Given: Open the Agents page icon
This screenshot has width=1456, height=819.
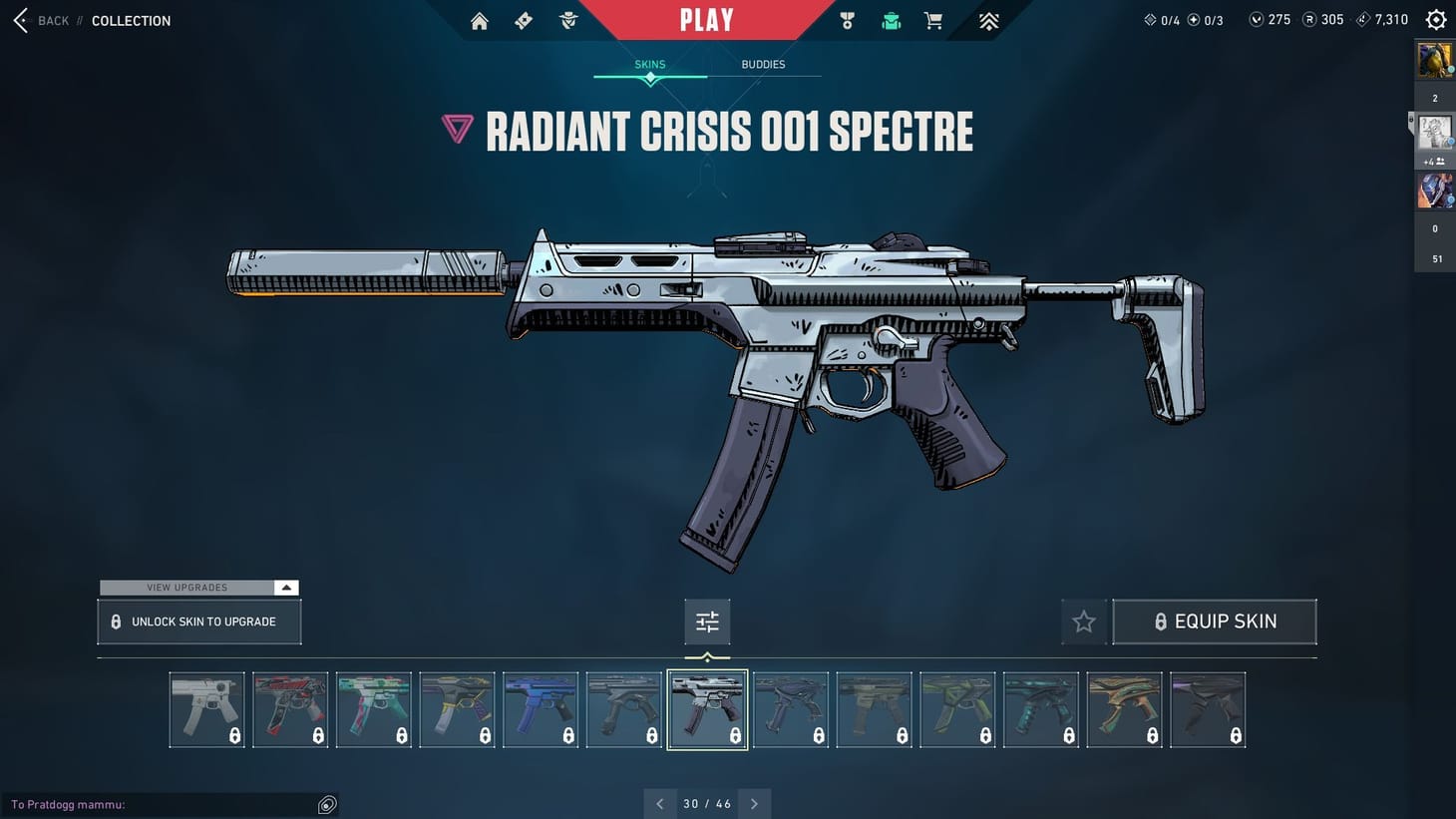Looking at the screenshot, I should coord(567,20).
